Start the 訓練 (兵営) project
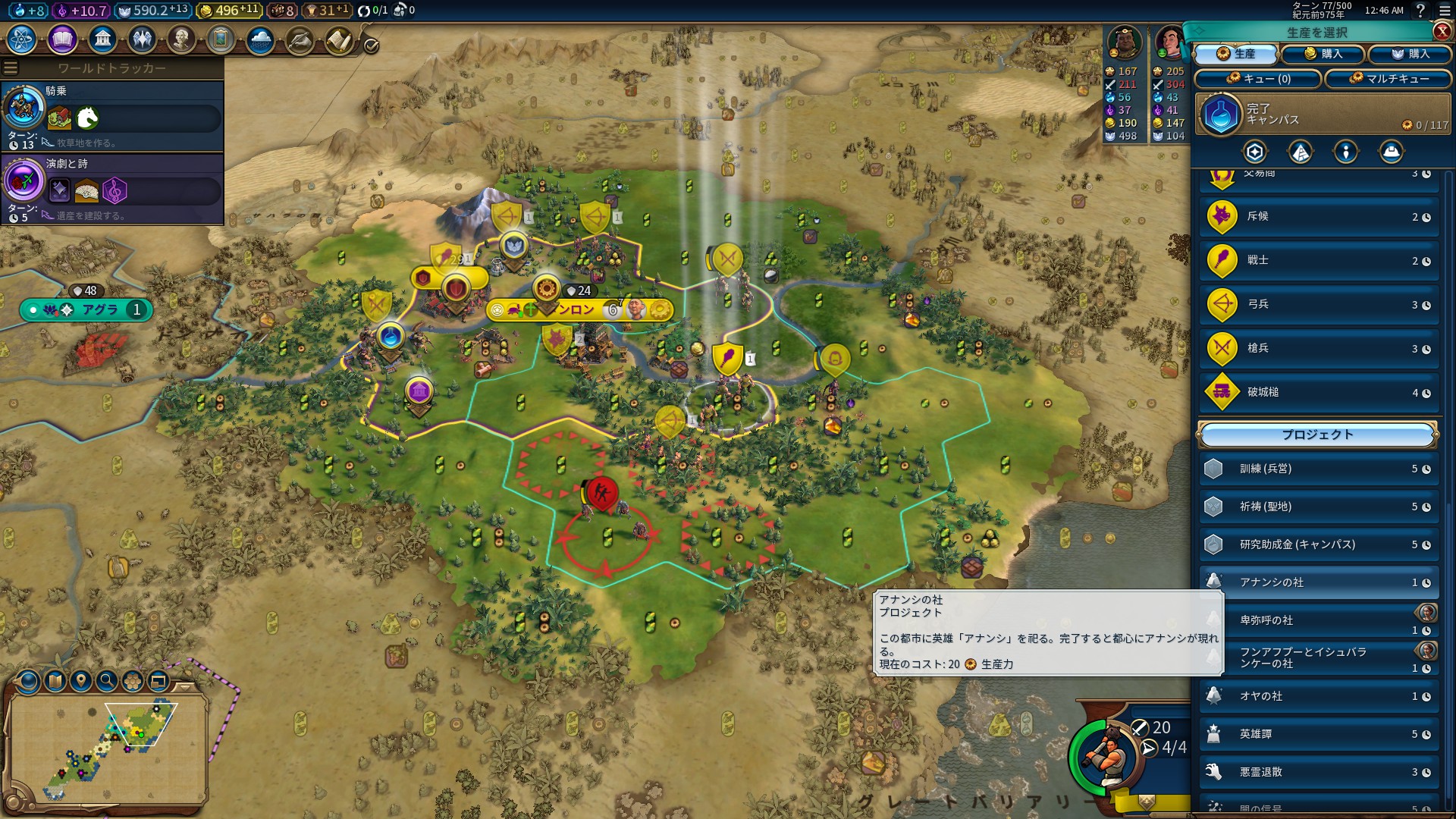The height and width of the screenshot is (819, 1456). click(x=1319, y=469)
